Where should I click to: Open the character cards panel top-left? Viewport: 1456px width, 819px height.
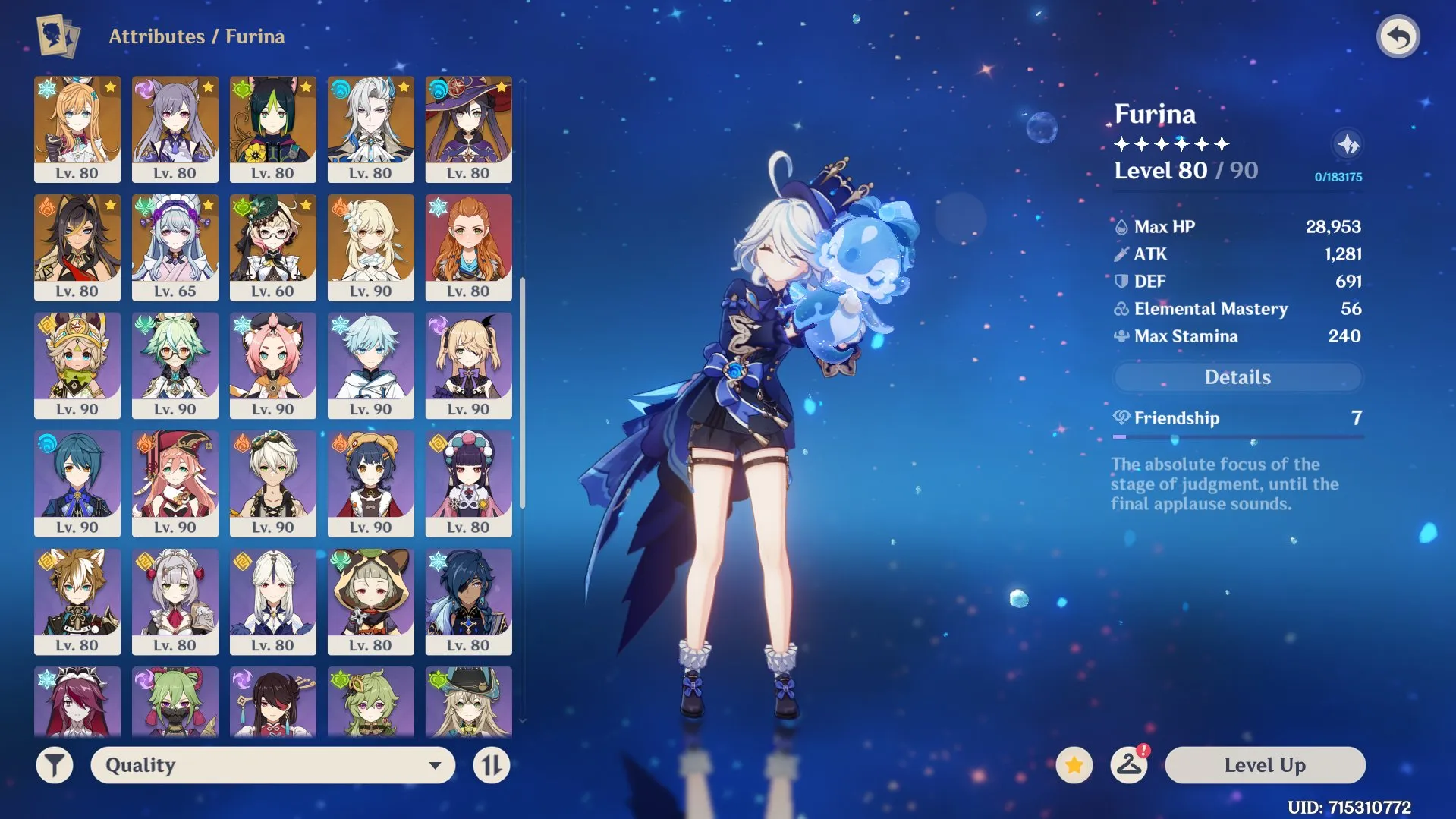tap(56, 35)
